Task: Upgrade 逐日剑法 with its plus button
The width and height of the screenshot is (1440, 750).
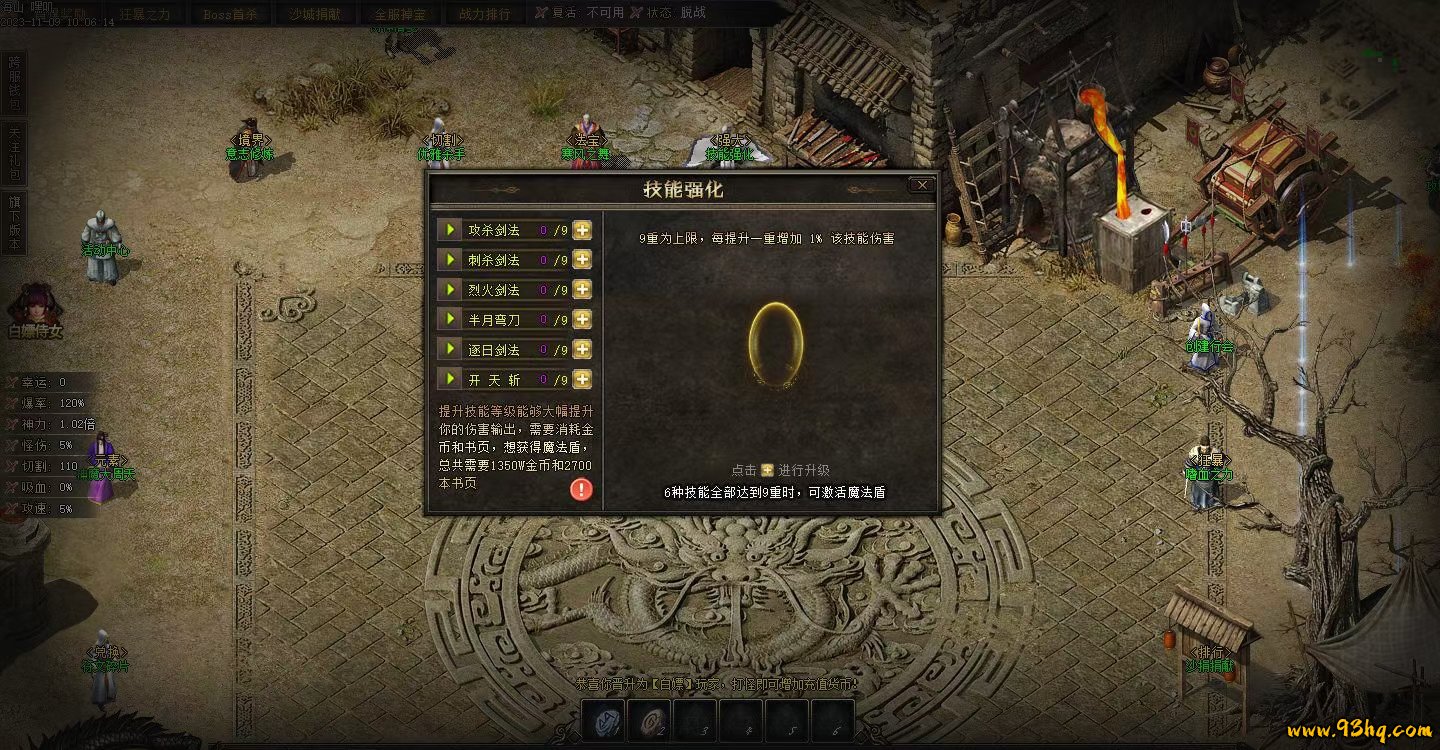Action: click(582, 350)
